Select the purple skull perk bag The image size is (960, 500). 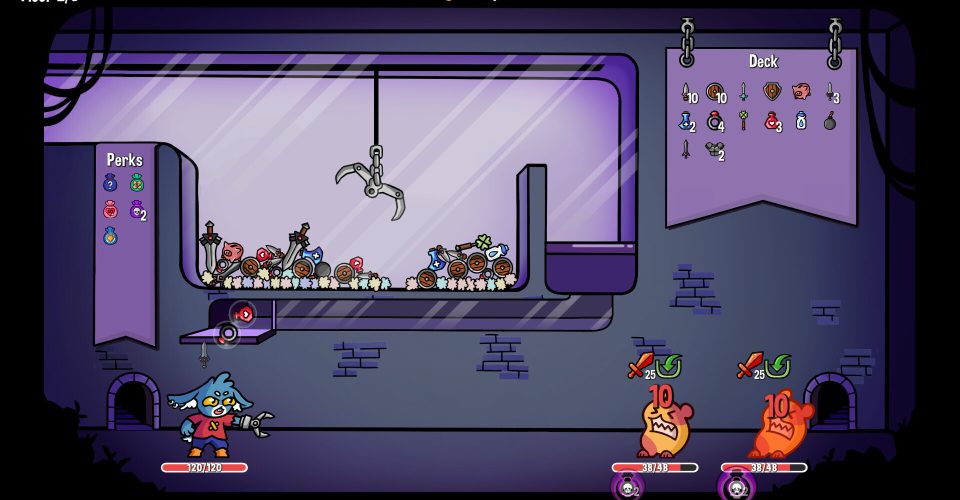(x=136, y=210)
